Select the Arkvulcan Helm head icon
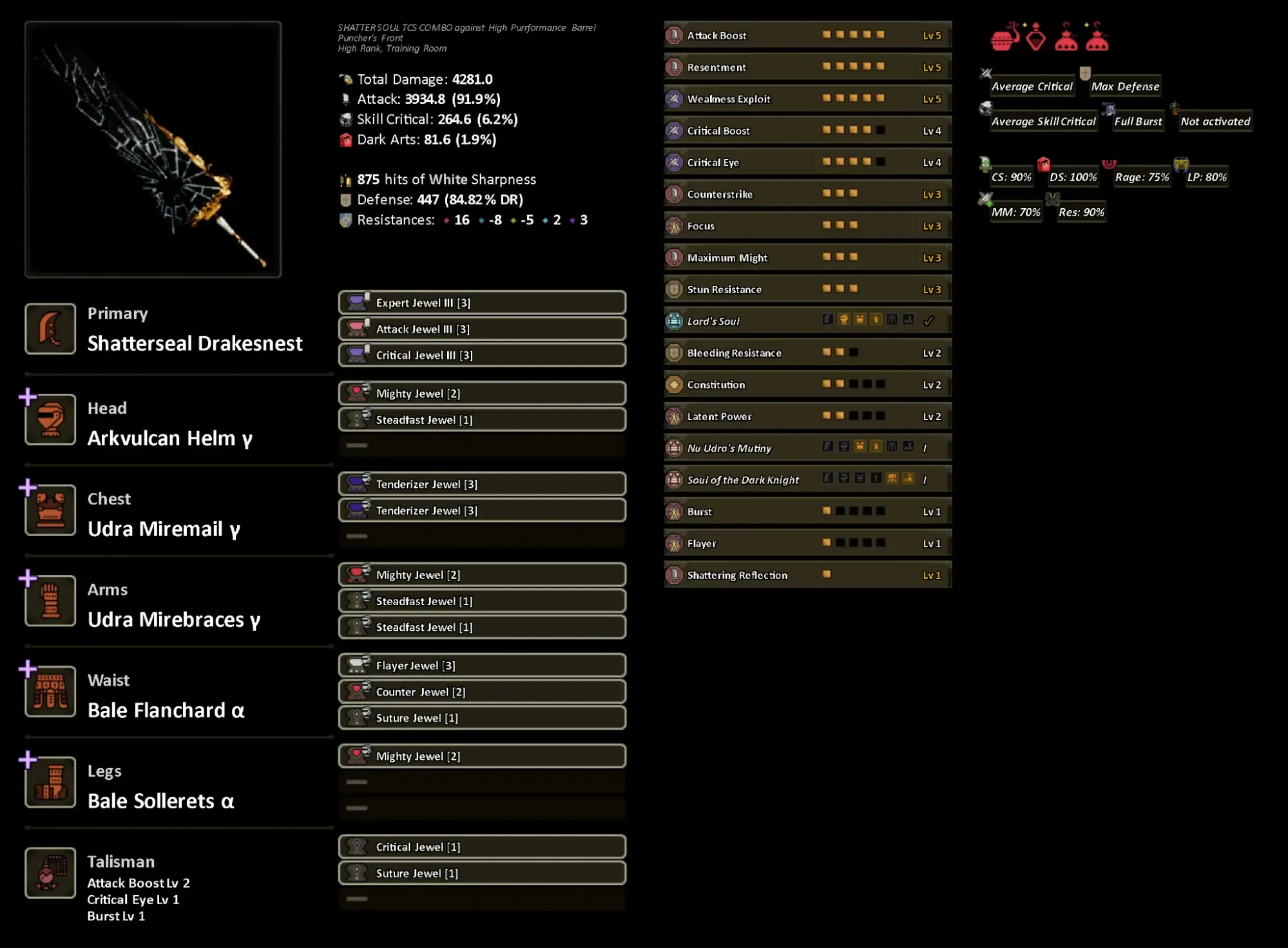This screenshot has height=948, width=1288. tap(50, 419)
